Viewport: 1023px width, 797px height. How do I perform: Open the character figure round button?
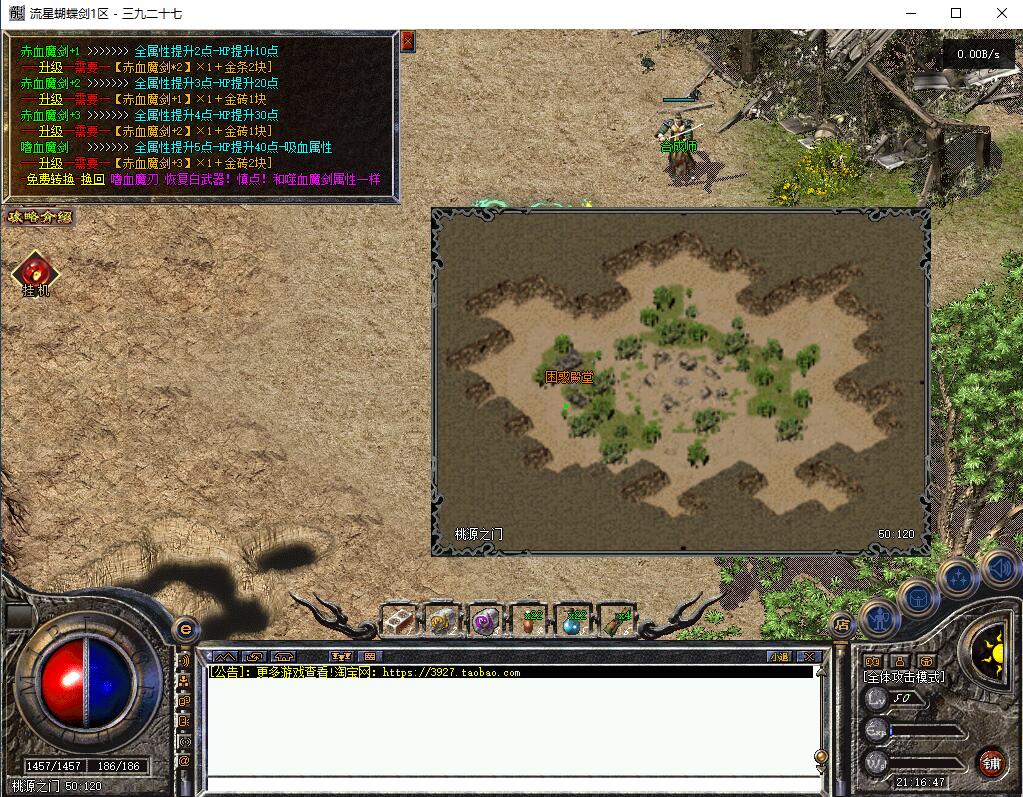pyautogui.click(x=879, y=615)
